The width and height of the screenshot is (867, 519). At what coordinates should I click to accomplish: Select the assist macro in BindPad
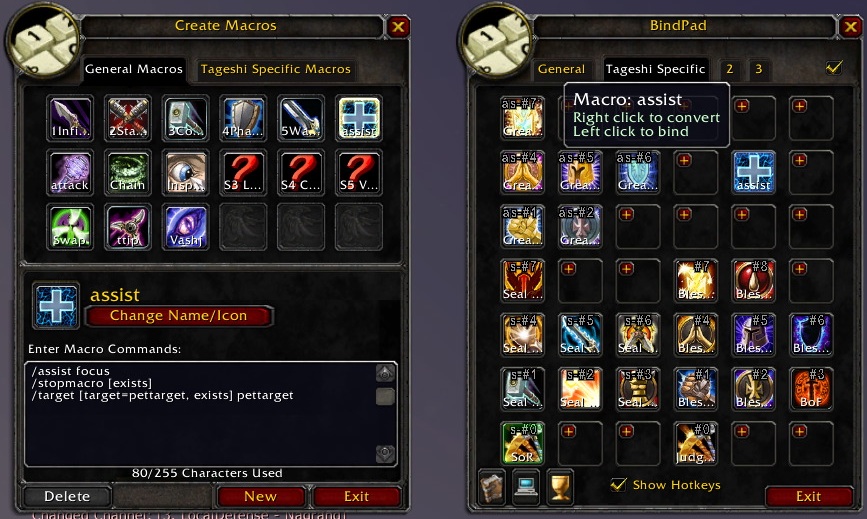[x=754, y=171]
